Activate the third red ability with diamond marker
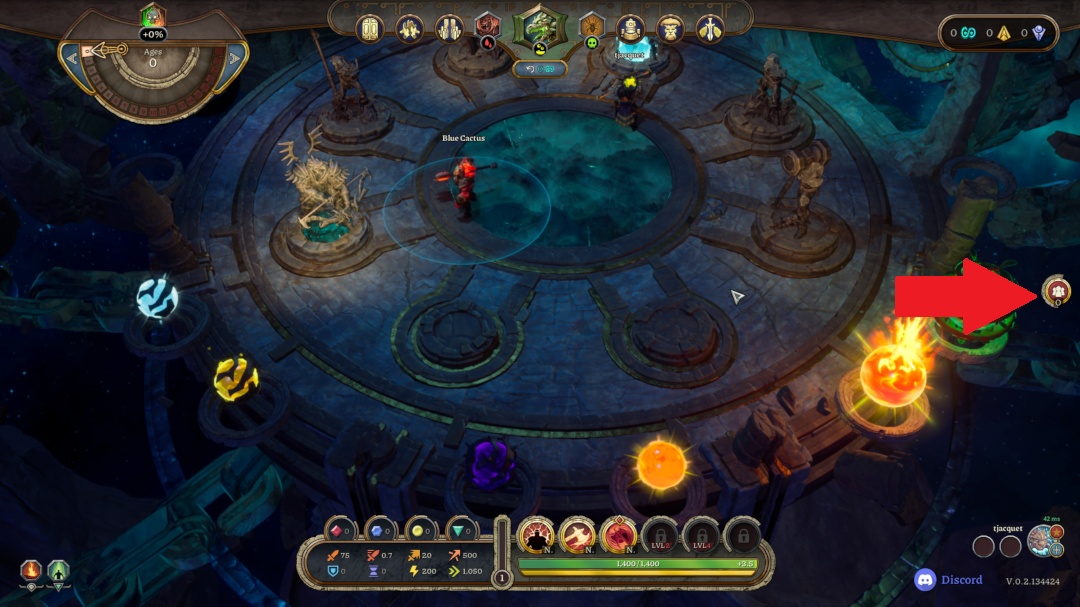This screenshot has width=1080, height=607. (619, 537)
